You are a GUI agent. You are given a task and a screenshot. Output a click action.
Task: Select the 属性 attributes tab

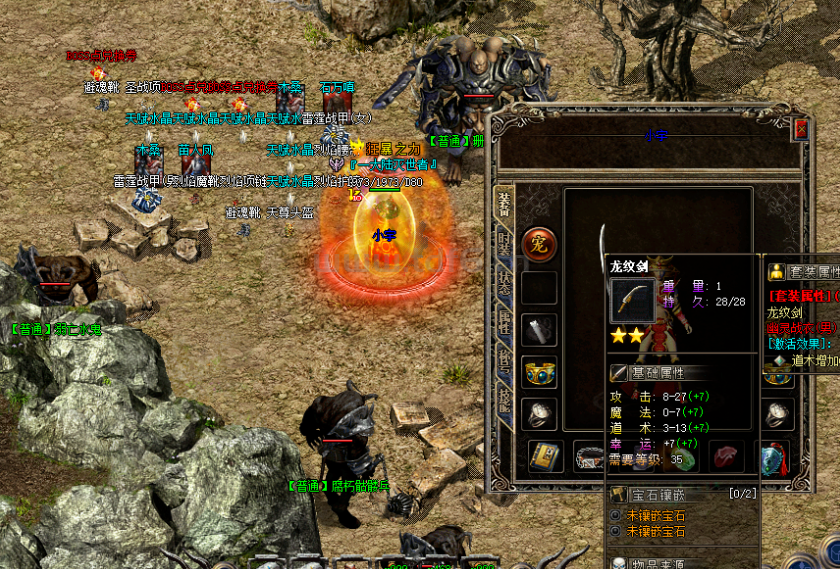(504, 322)
